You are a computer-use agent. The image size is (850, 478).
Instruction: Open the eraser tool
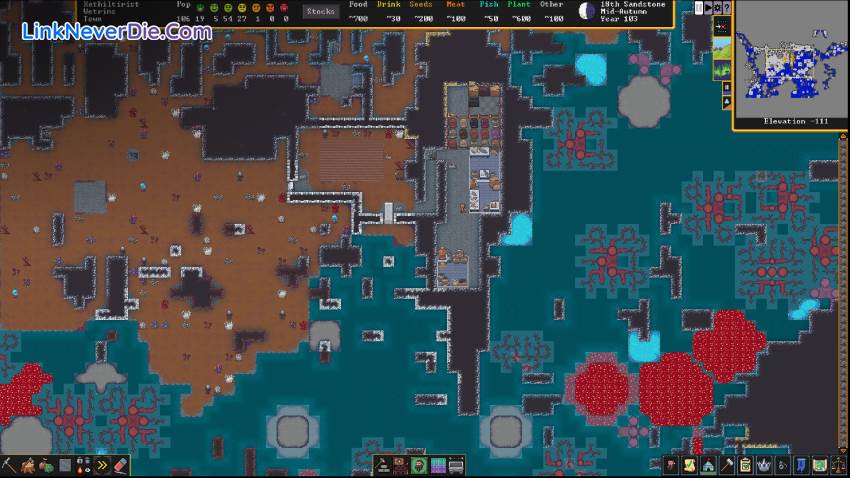(x=120, y=465)
